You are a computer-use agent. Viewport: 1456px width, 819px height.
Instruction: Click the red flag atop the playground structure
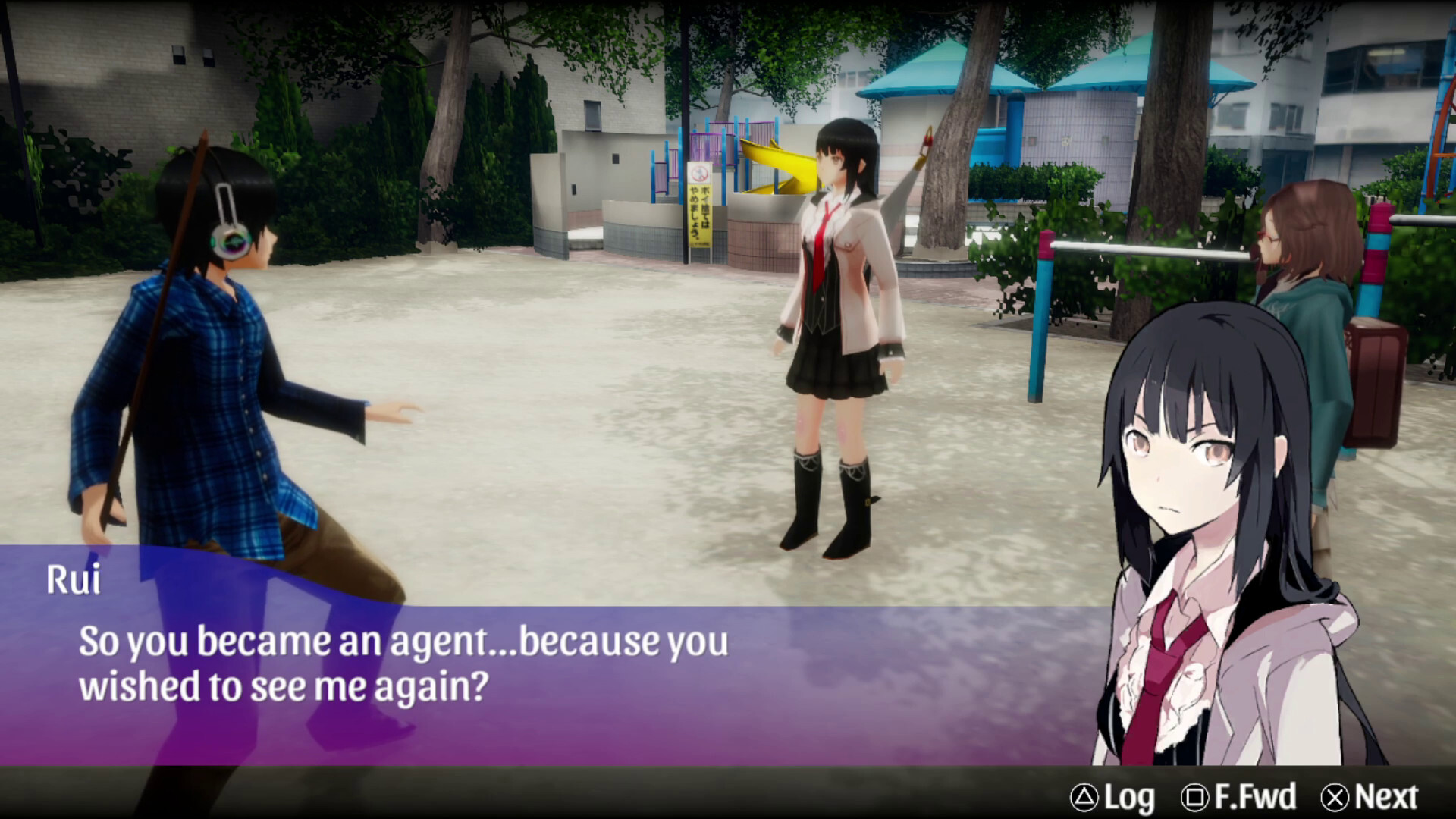[x=927, y=140]
